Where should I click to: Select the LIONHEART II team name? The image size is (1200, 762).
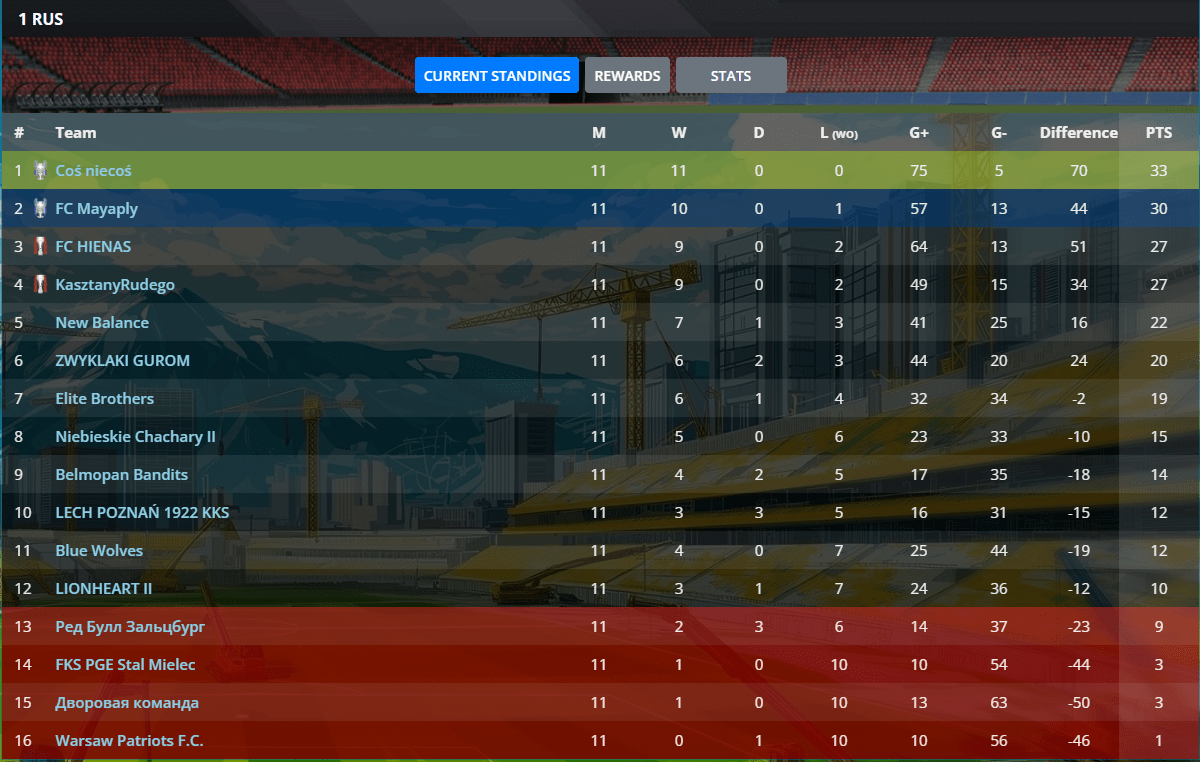point(104,589)
